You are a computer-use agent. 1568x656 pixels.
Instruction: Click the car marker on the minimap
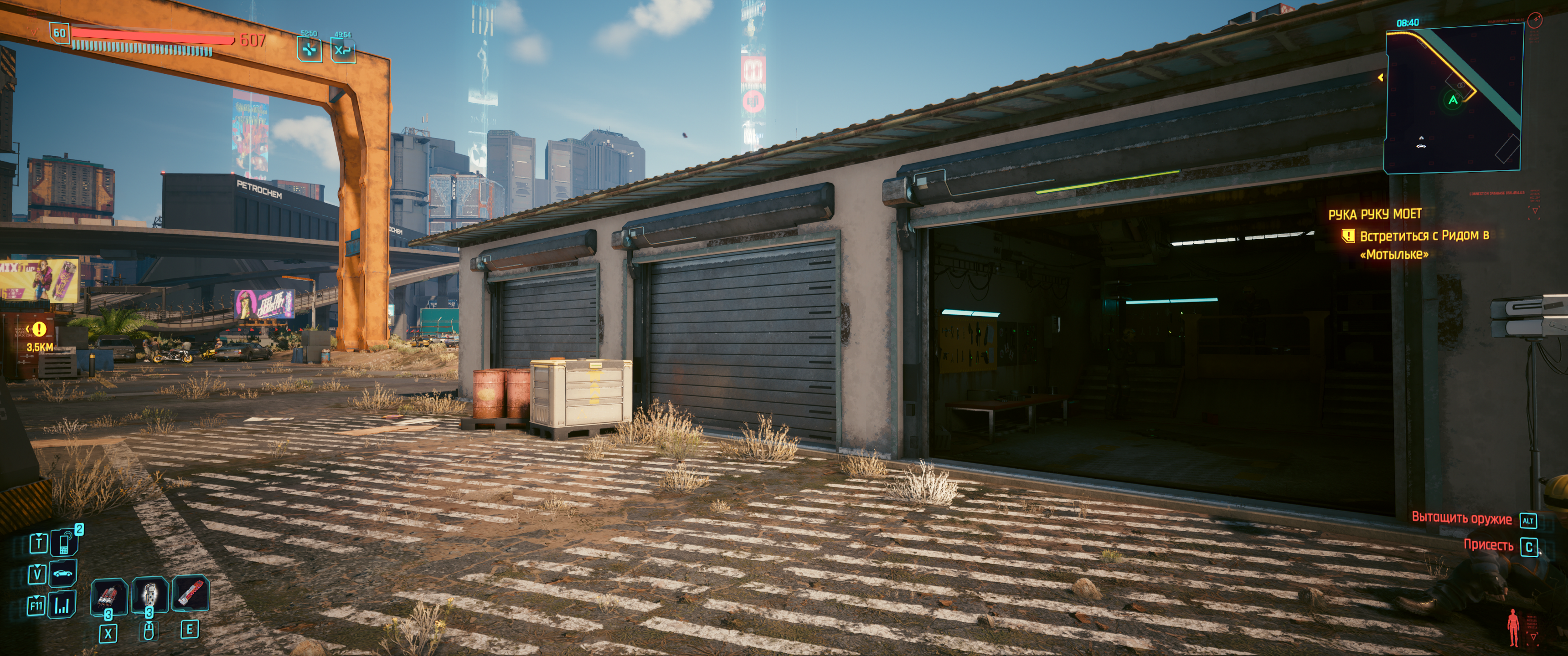tap(1421, 146)
